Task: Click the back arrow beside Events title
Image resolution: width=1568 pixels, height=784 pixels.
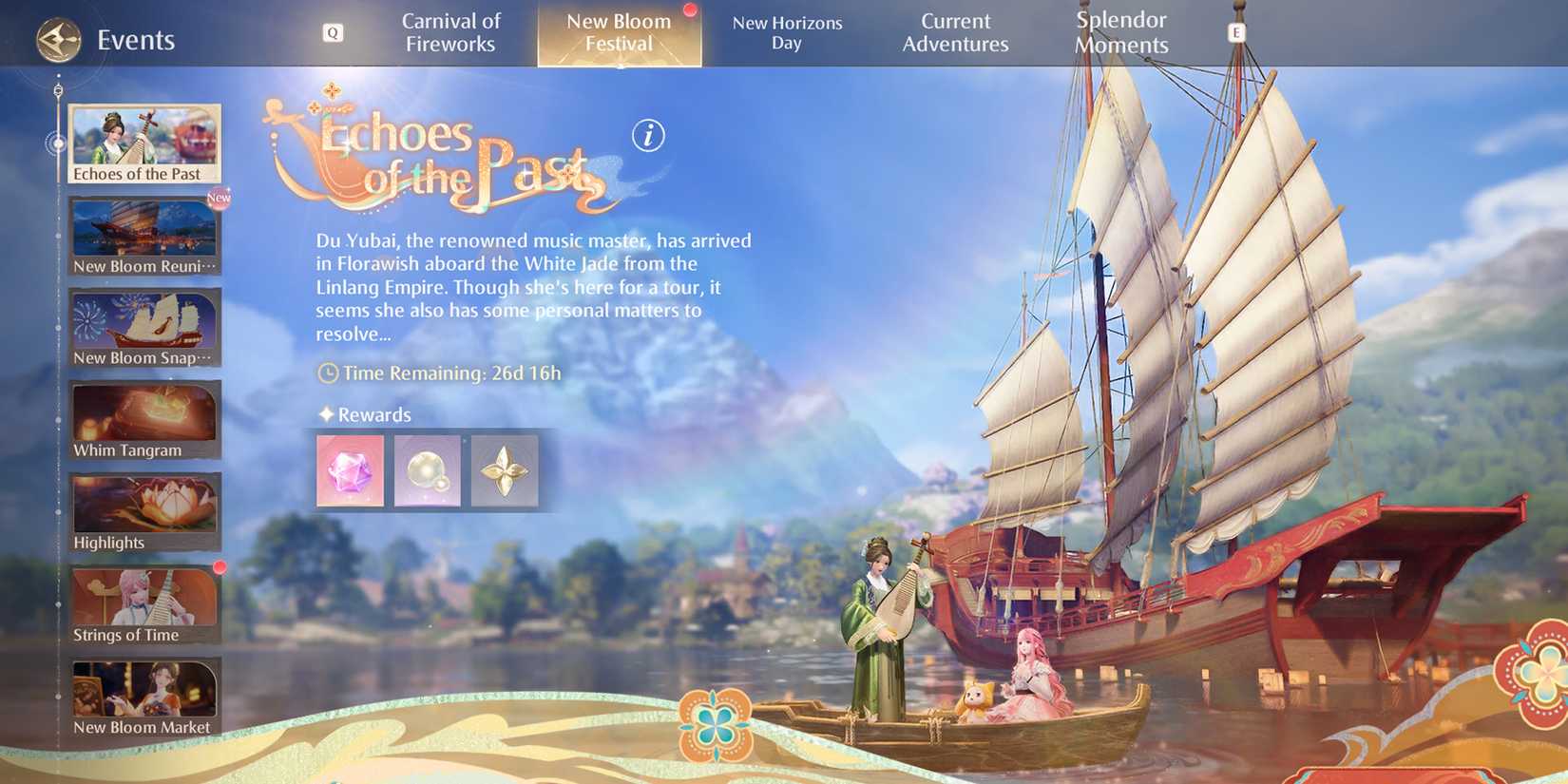Action: [57, 40]
